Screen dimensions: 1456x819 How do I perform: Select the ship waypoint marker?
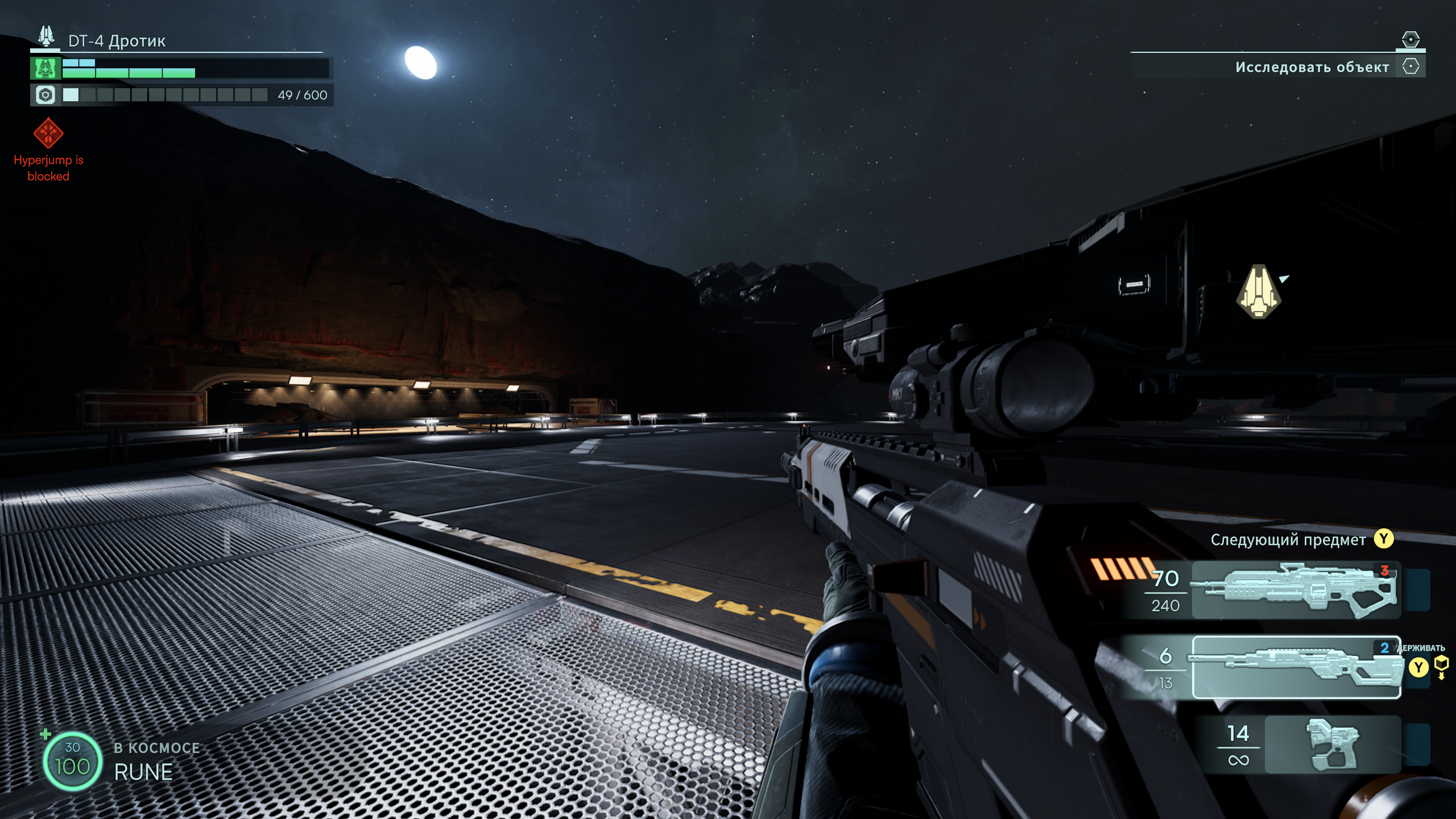tap(1259, 291)
